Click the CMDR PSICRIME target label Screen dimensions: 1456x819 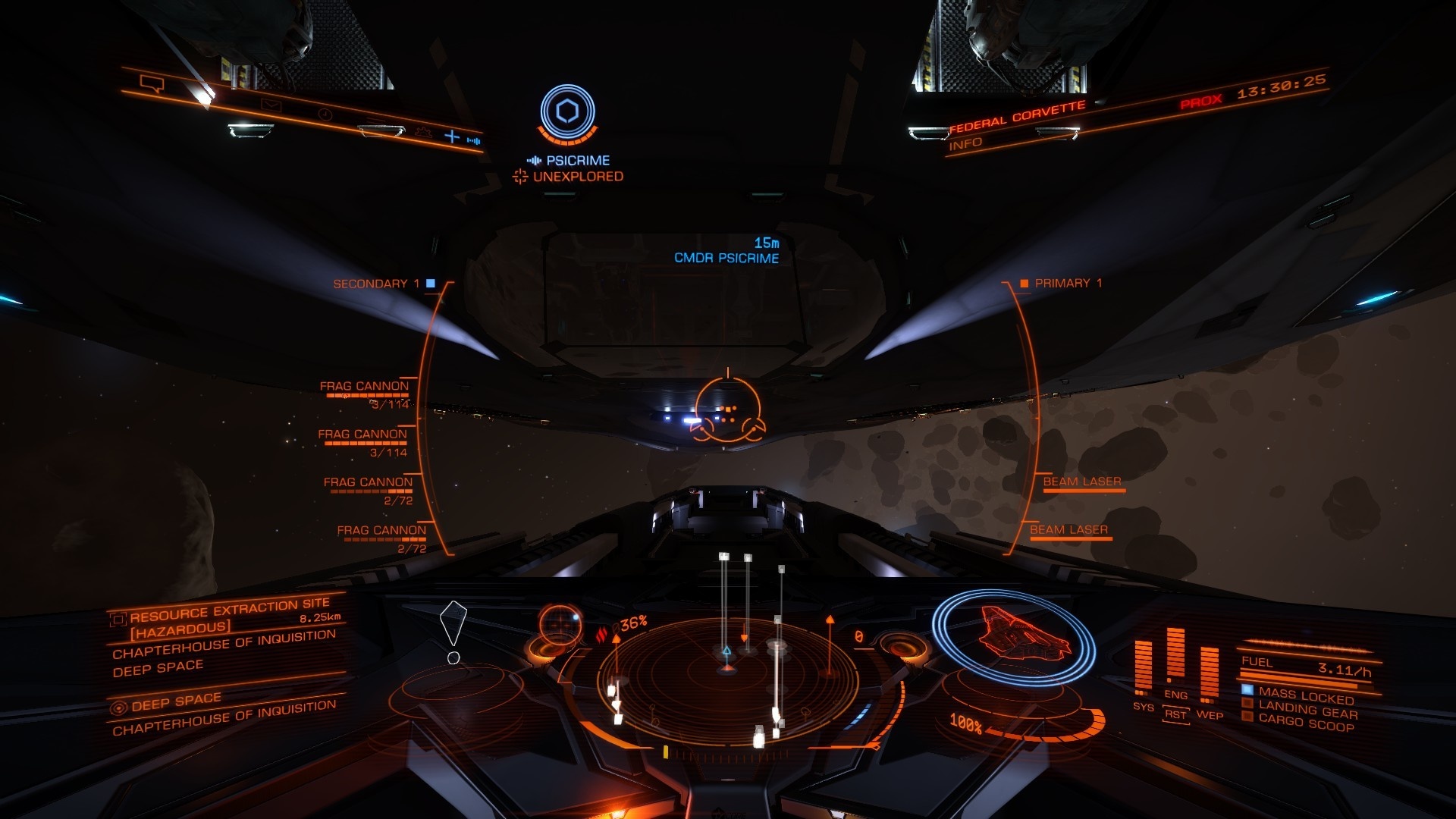click(x=726, y=258)
